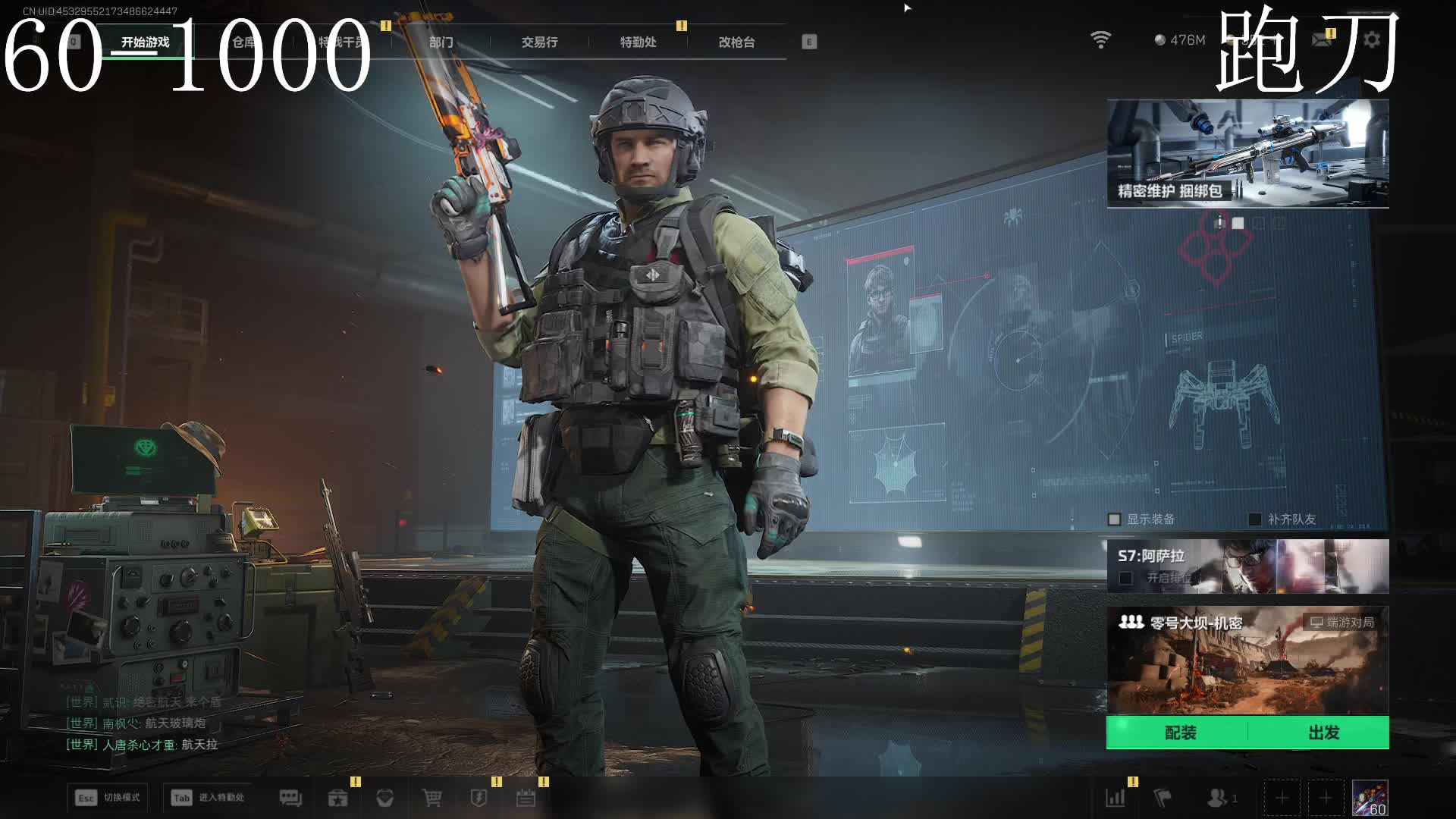Click the player avatar showing level 60
The height and width of the screenshot is (819, 1456).
(1370, 798)
